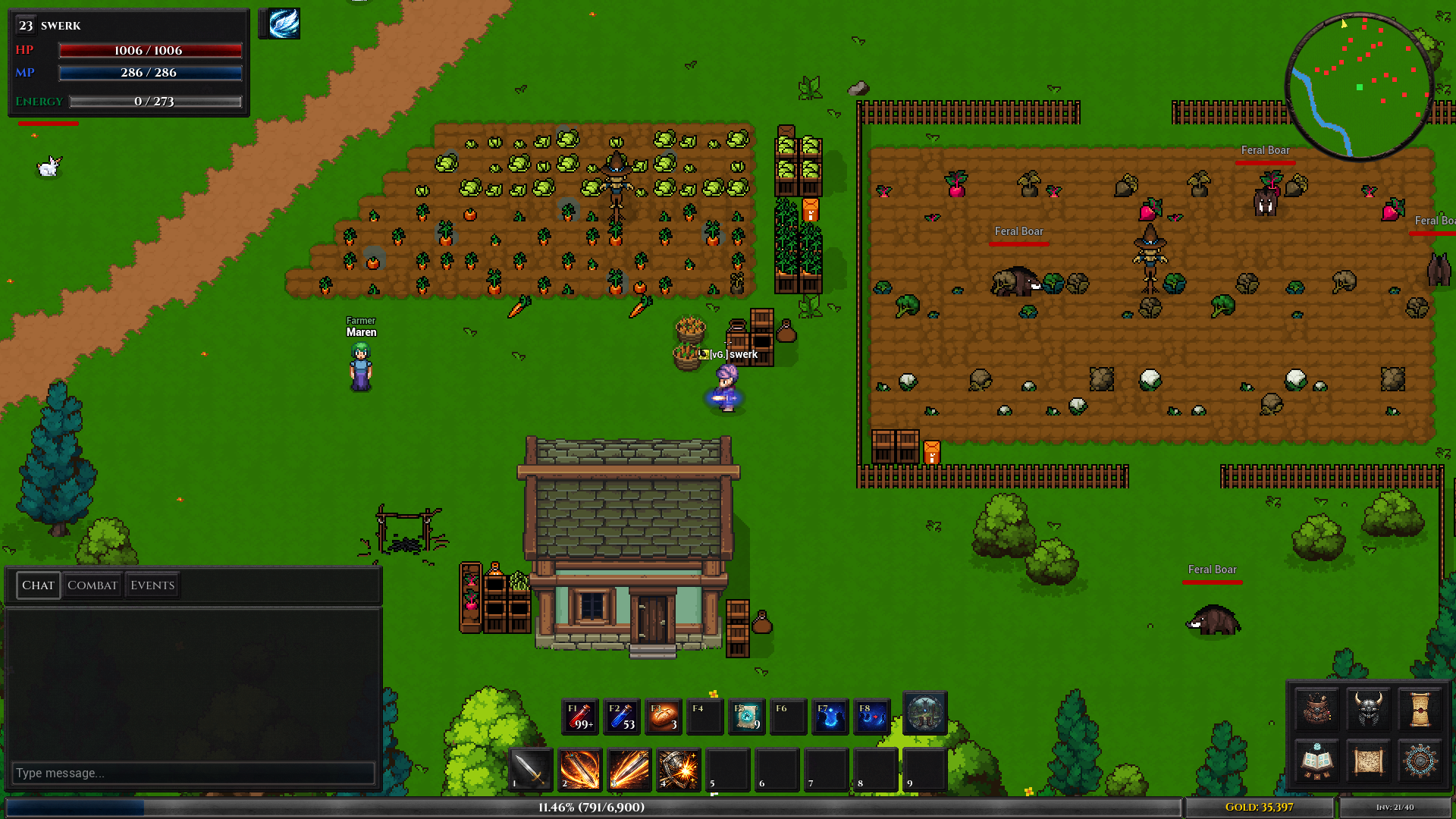Use the F1 health potion from hotbar
This screenshot has width=1456, height=819.
[580, 716]
